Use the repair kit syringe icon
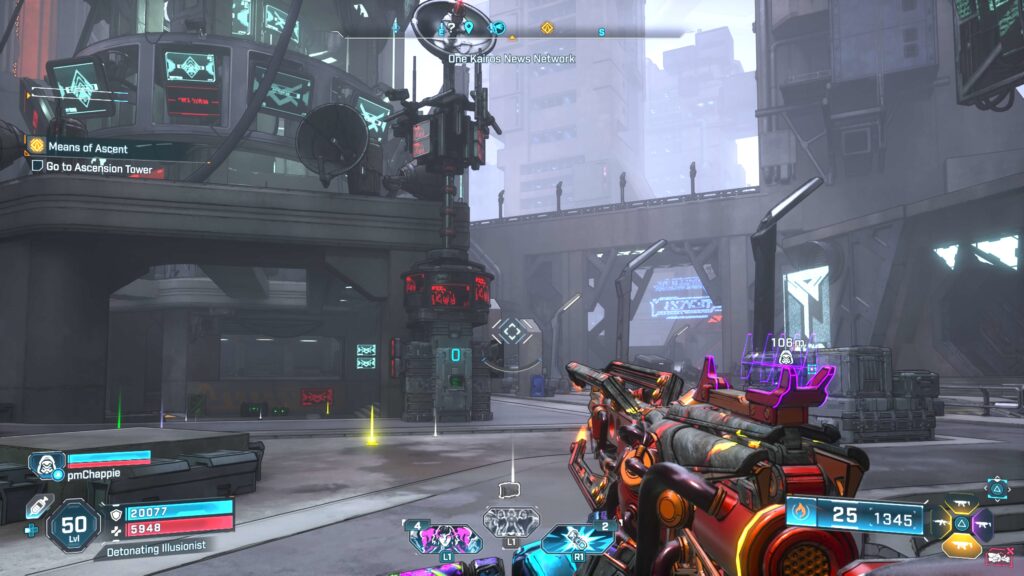 click(36, 505)
